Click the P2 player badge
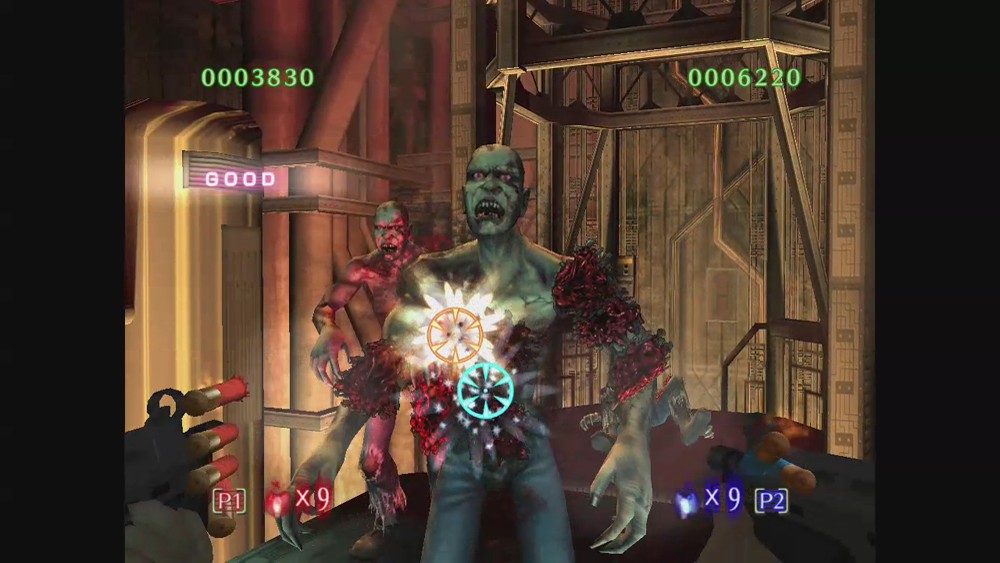Screen dimensions: 1000x563 [771, 500]
